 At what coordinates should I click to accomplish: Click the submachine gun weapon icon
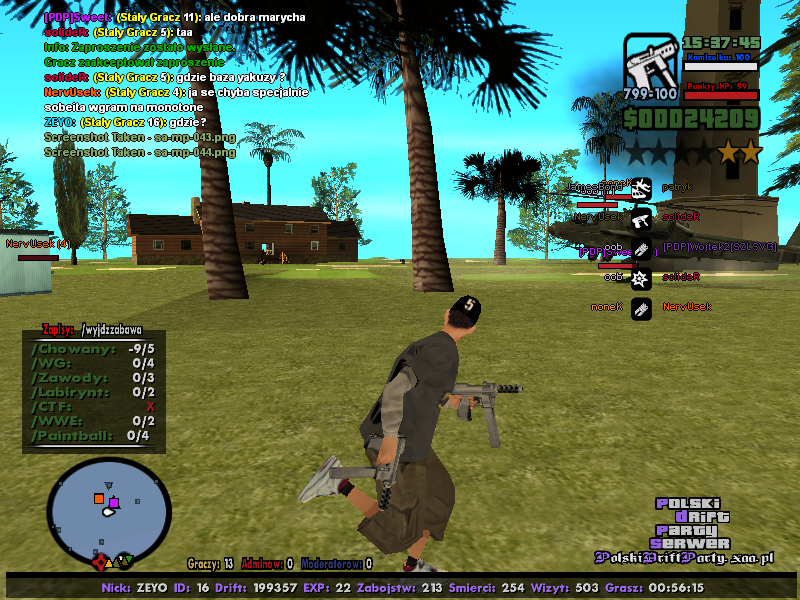coord(650,68)
